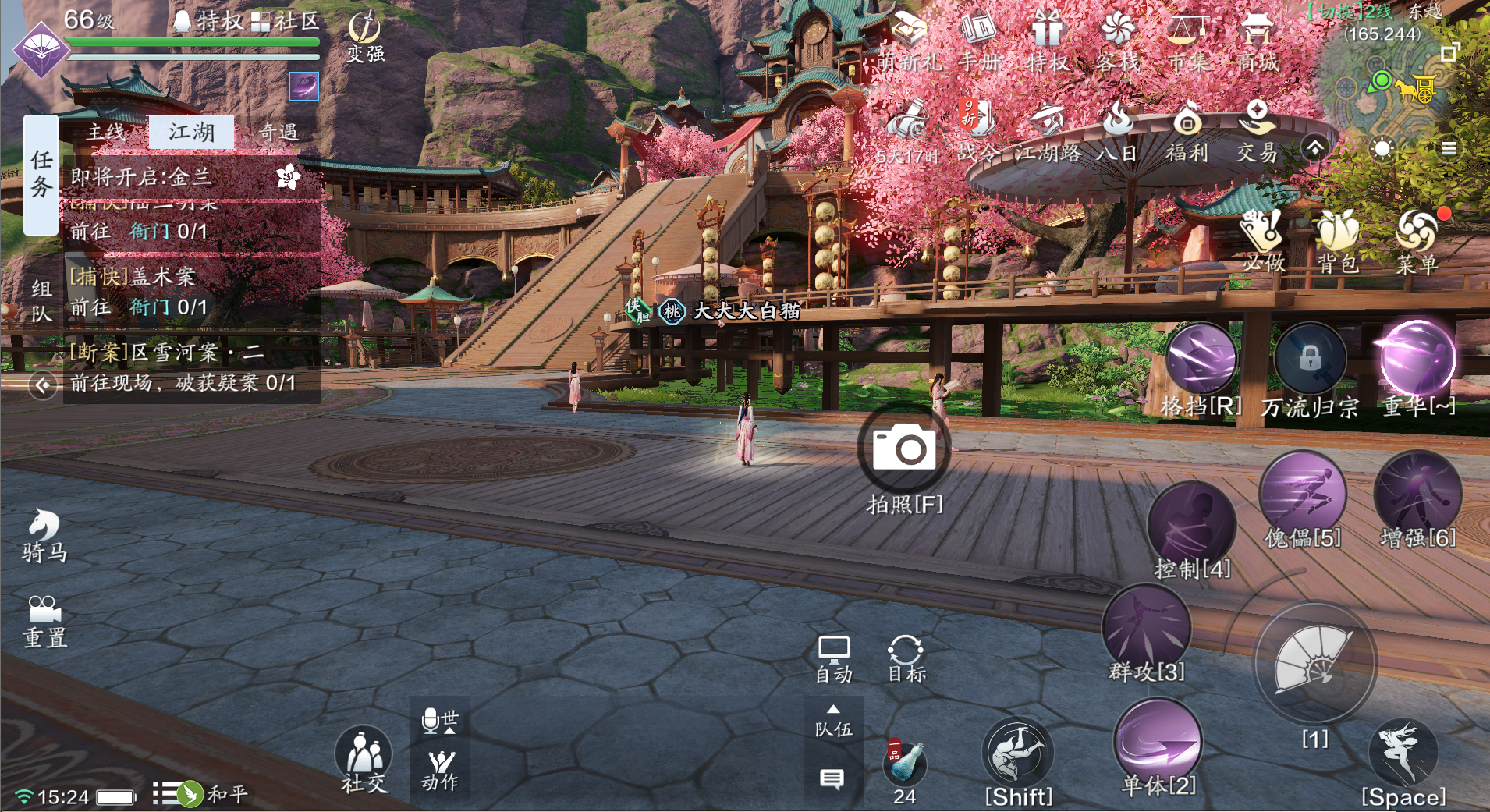This screenshot has width=1490, height=812.
Task: Toggle 自动 auto mode
Action: 833,659
